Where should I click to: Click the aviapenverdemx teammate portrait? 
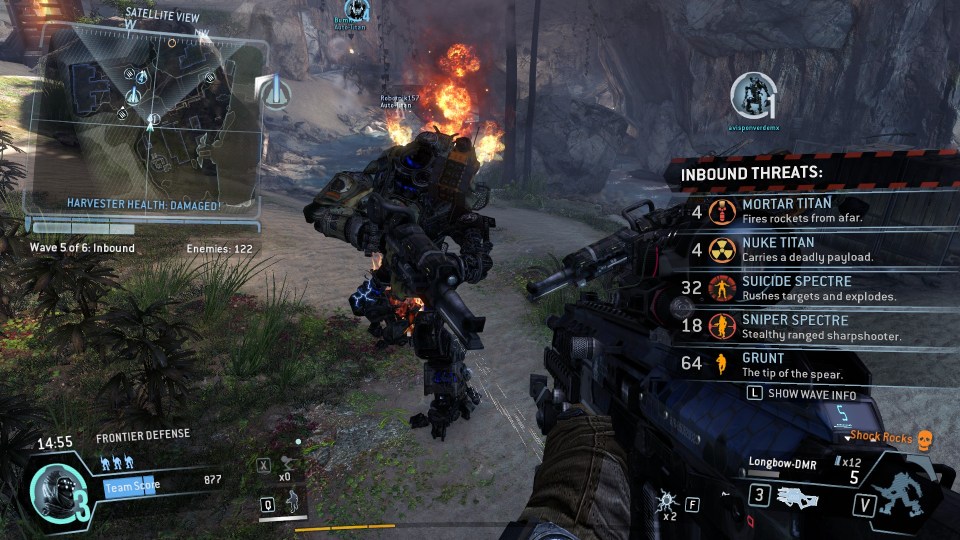click(752, 97)
